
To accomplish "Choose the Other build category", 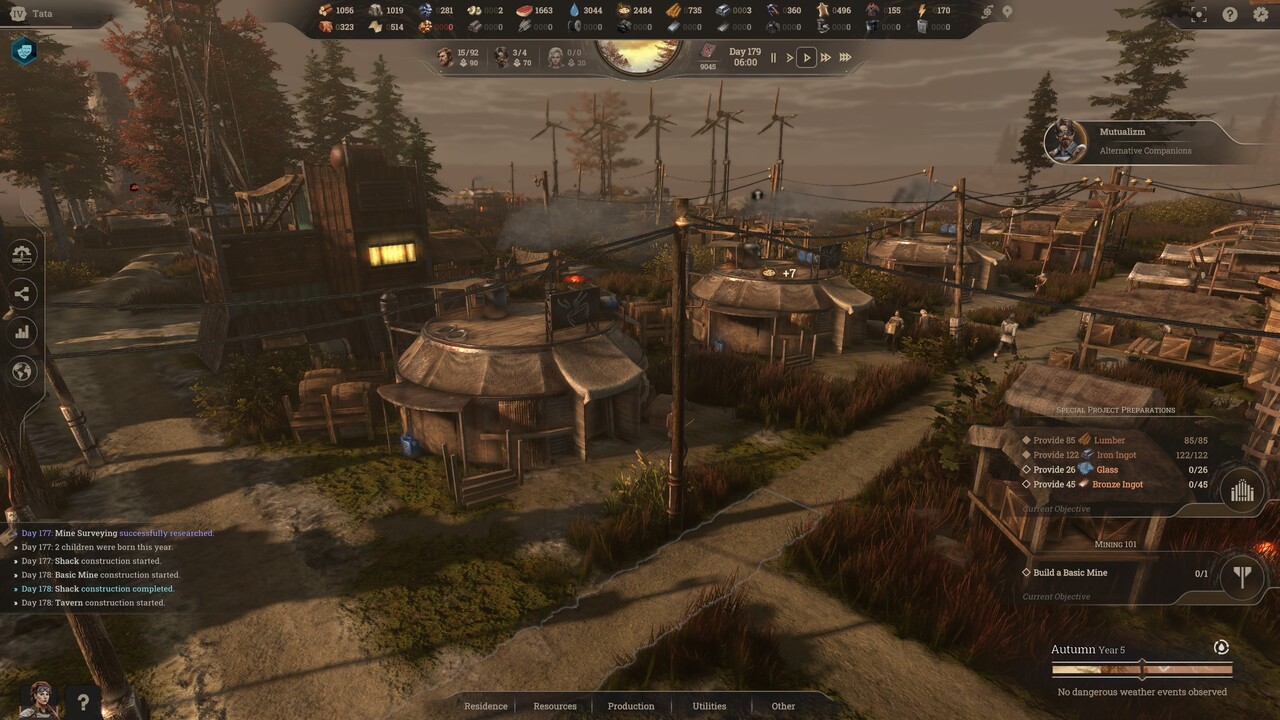I will click(x=783, y=706).
